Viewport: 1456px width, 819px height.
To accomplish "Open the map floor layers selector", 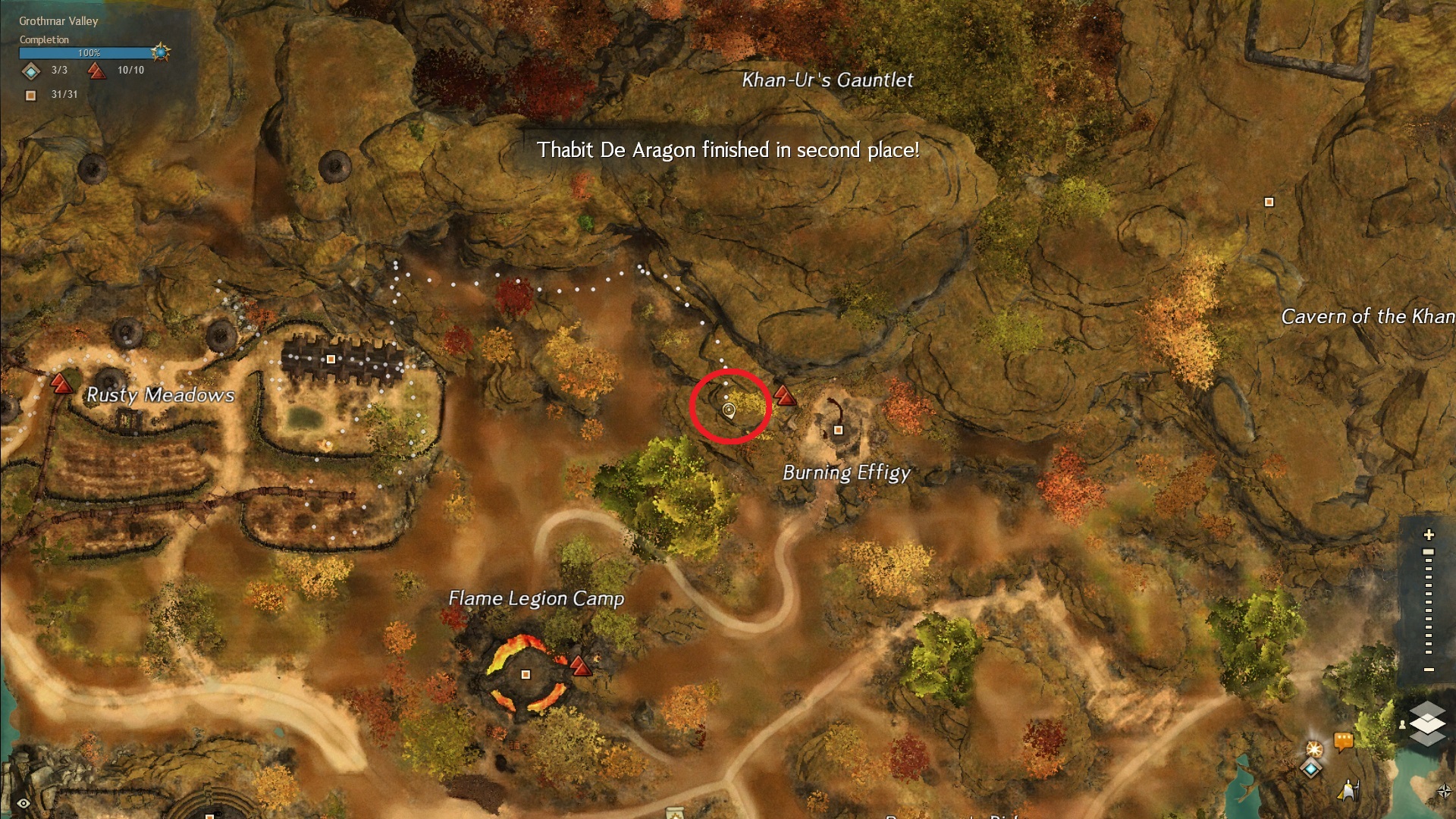I will pyautogui.click(x=1427, y=723).
